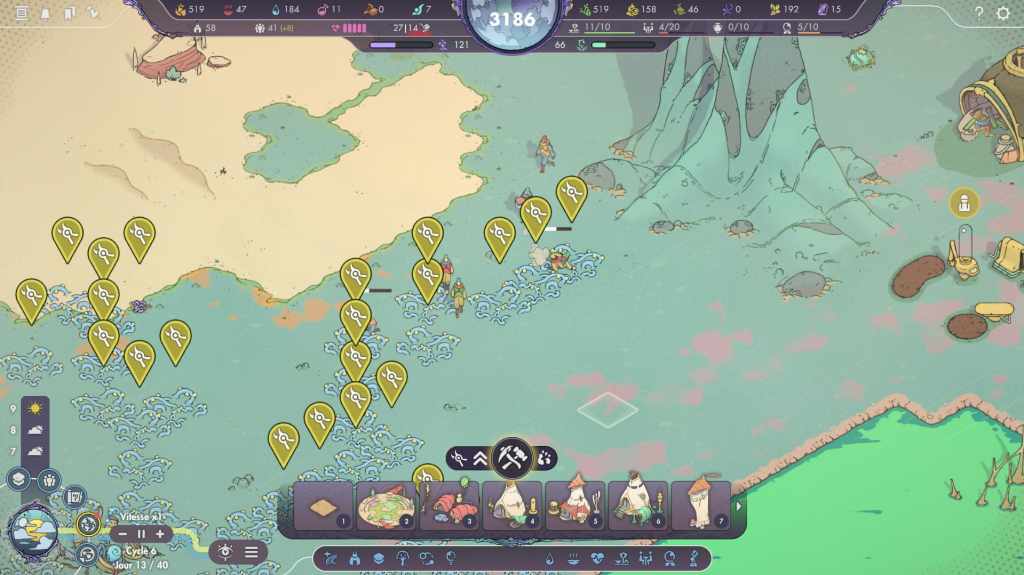Toggle the eye visibility button
The width and height of the screenshot is (1024, 575).
point(225,551)
